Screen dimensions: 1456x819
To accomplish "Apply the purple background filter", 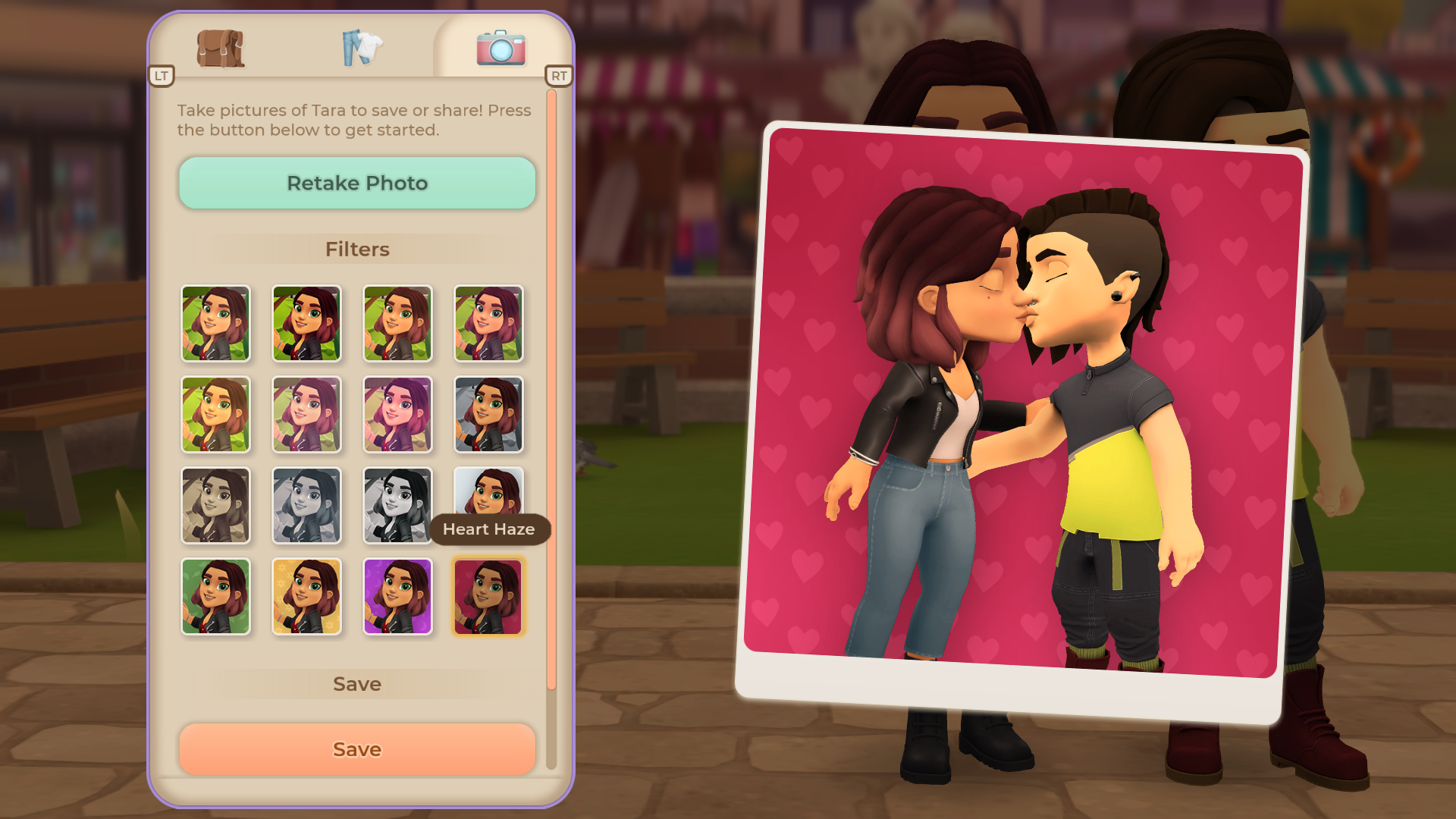I will pyautogui.click(x=397, y=597).
